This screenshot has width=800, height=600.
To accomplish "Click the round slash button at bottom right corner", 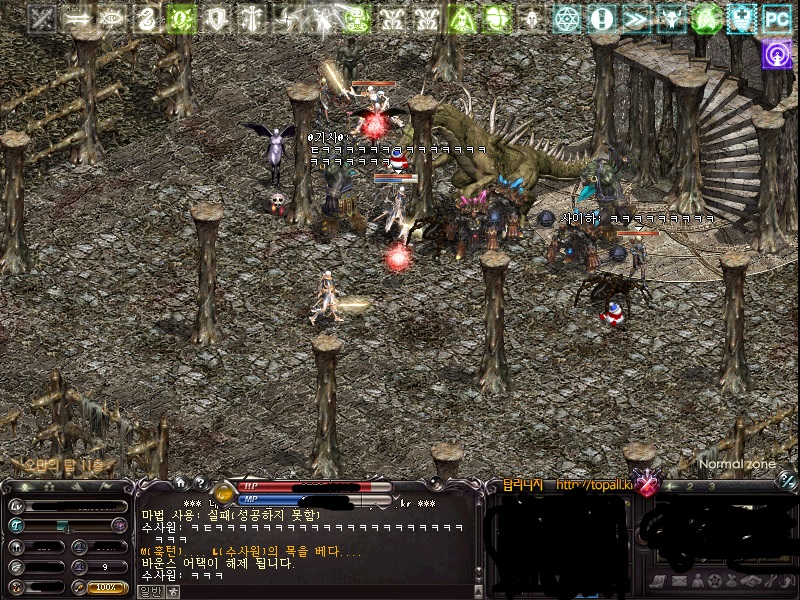I will (787, 481).
